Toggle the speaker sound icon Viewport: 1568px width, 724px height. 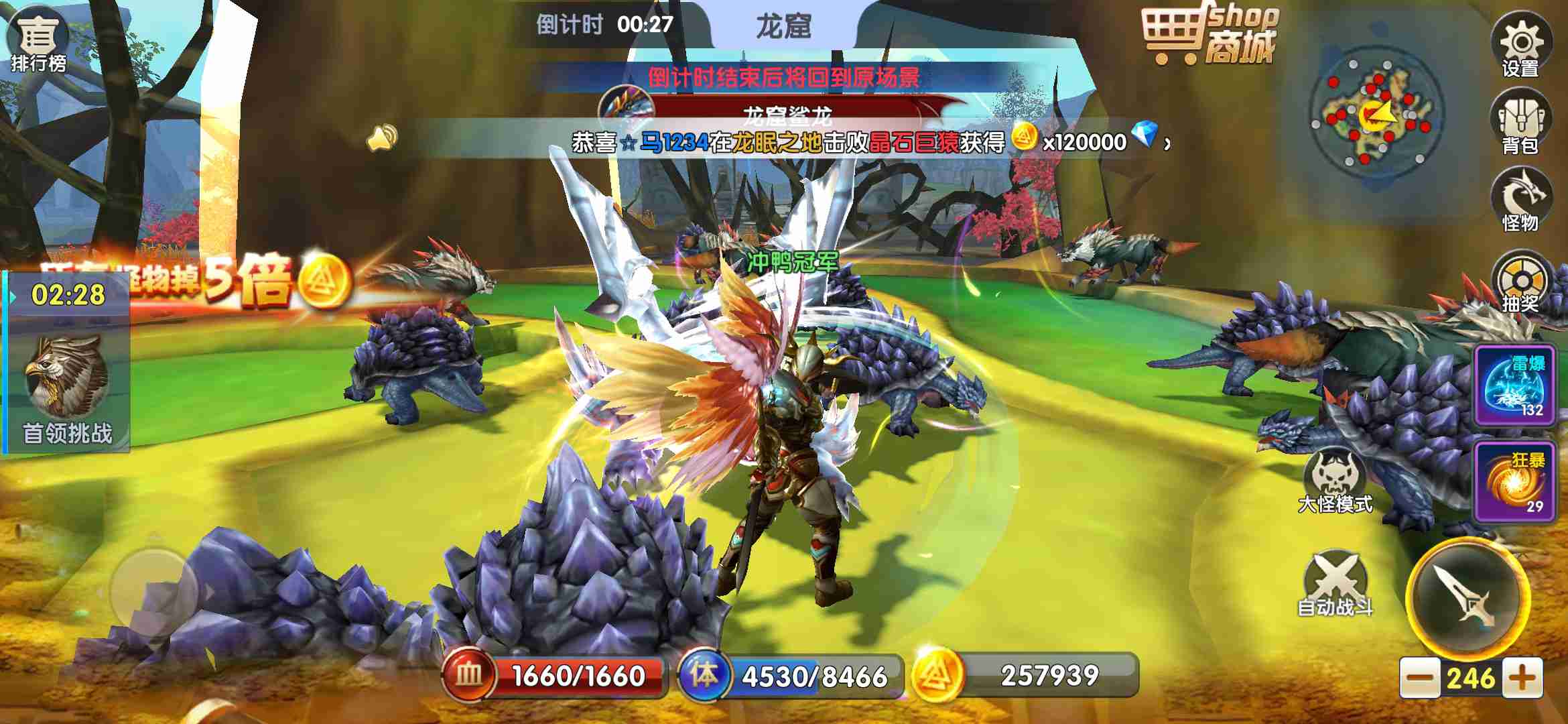(x=383, y=139)
